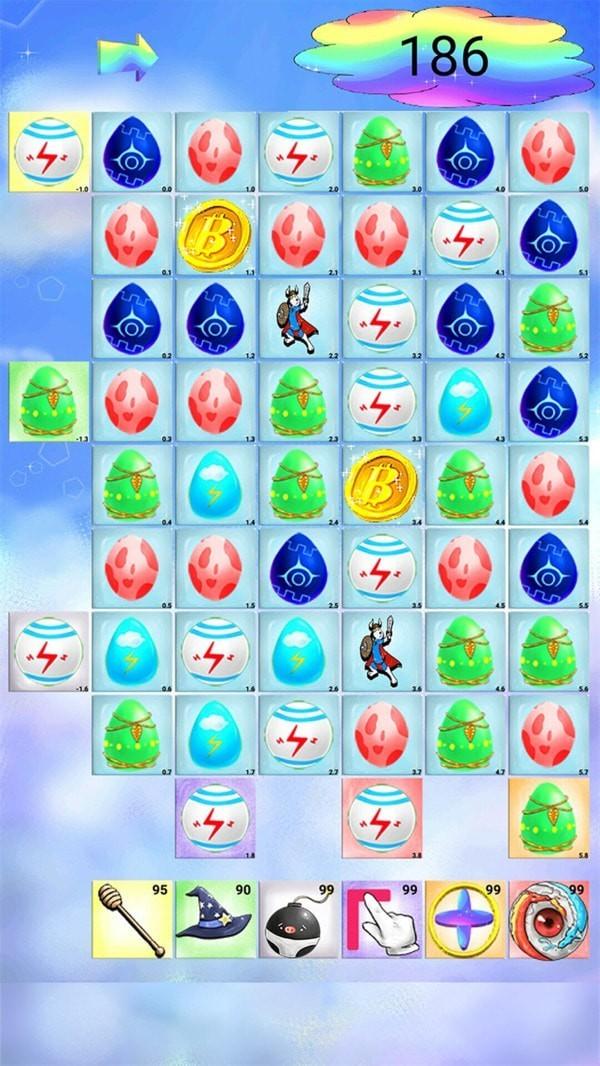Viewport: 600px width, 1066px height.
Task: Choose the pointing hand power-up
Action: [382, 920]
